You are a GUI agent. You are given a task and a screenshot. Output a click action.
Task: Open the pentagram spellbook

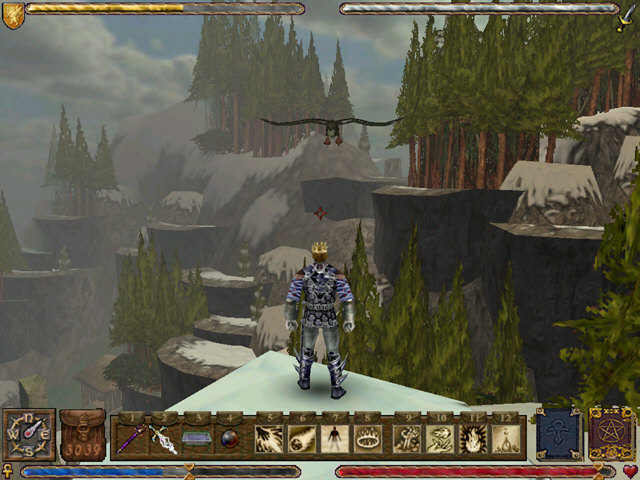[609, 434]
